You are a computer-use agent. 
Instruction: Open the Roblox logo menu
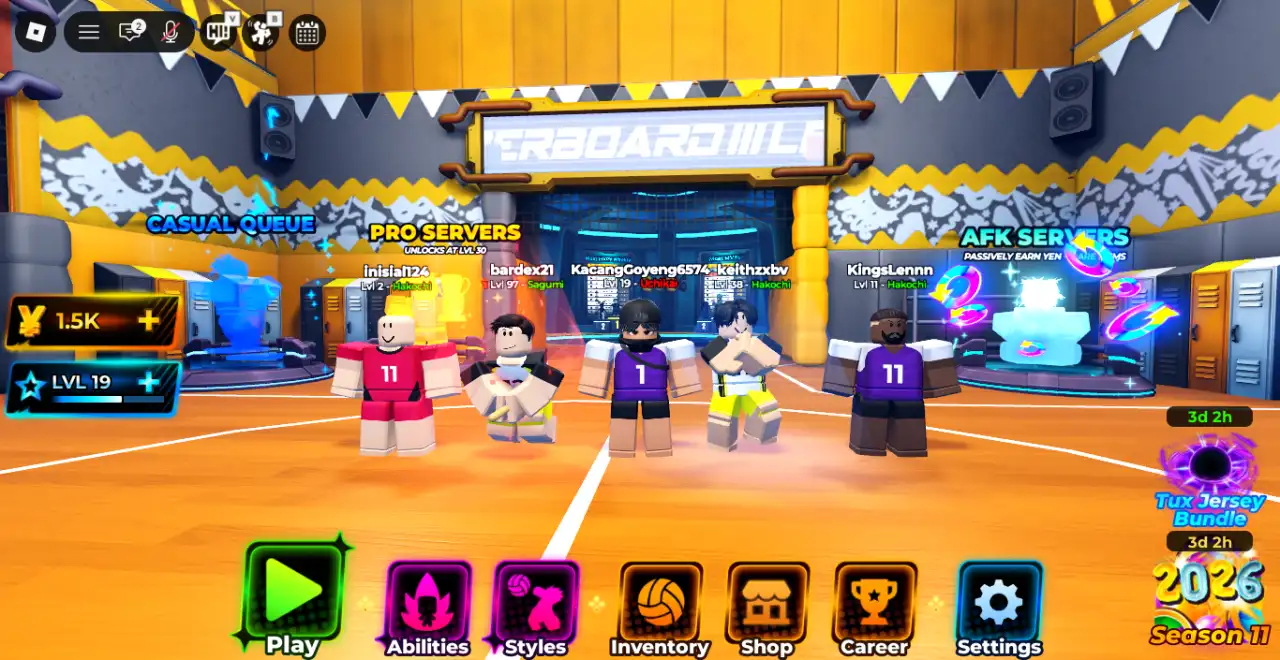pos(37,32)
